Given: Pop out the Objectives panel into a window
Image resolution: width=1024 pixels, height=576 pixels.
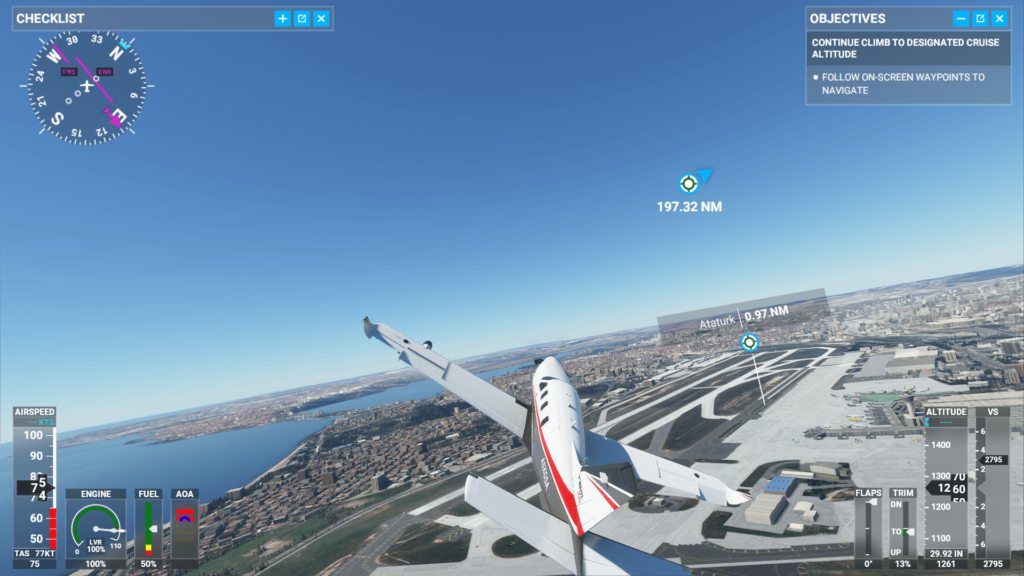Looking at the screenshot, I should (x=980, y=18).
